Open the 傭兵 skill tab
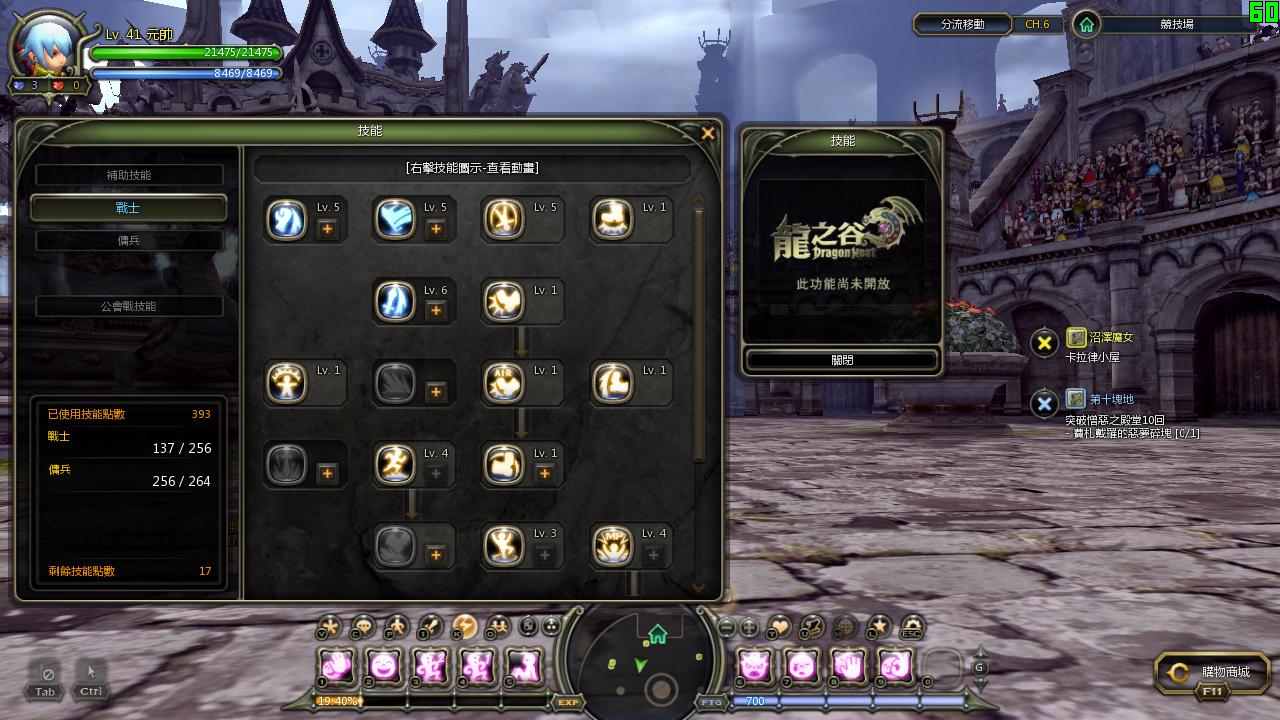The image size is (1280, 720). [x=129, y=240]
